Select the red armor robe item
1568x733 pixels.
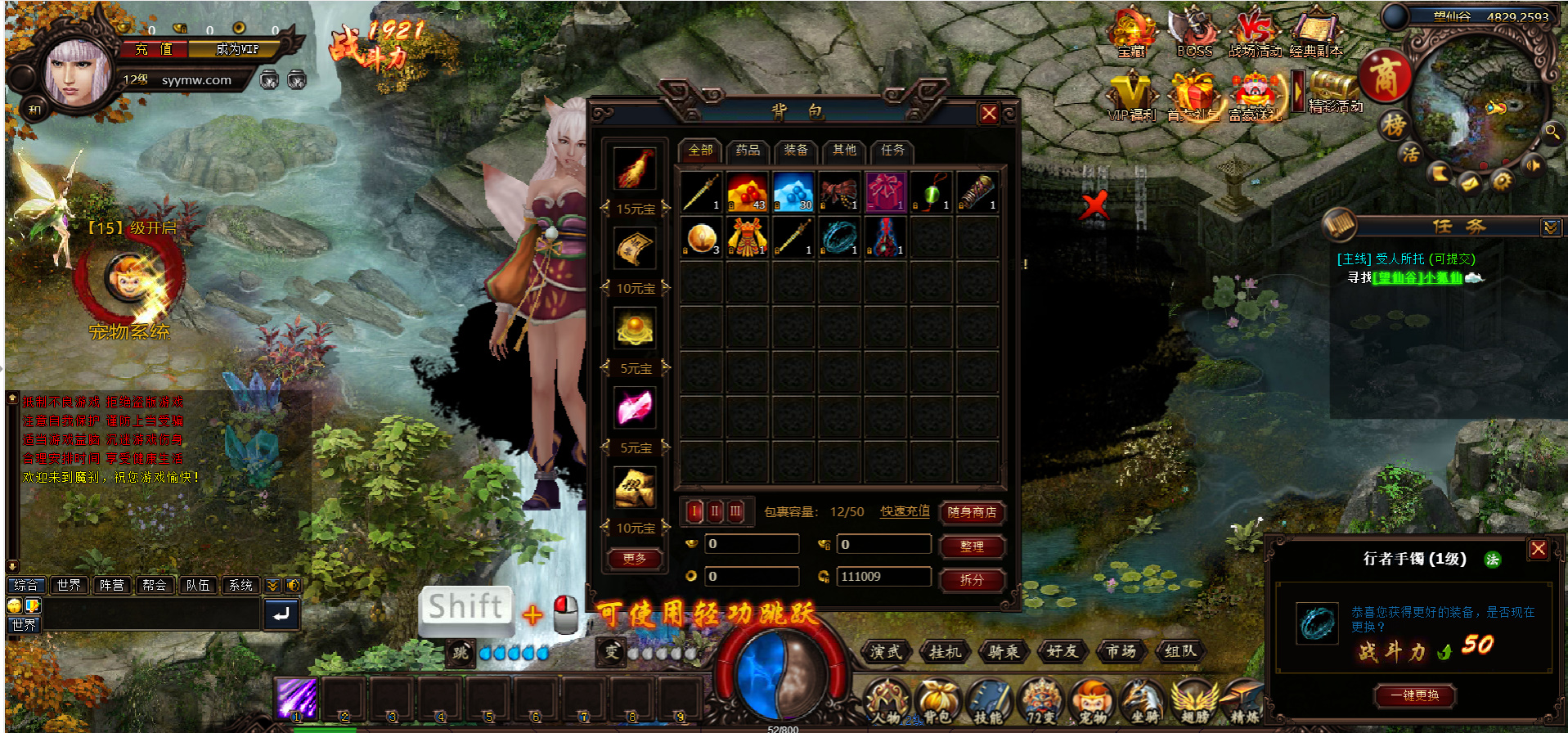click(x=748, y=239)
